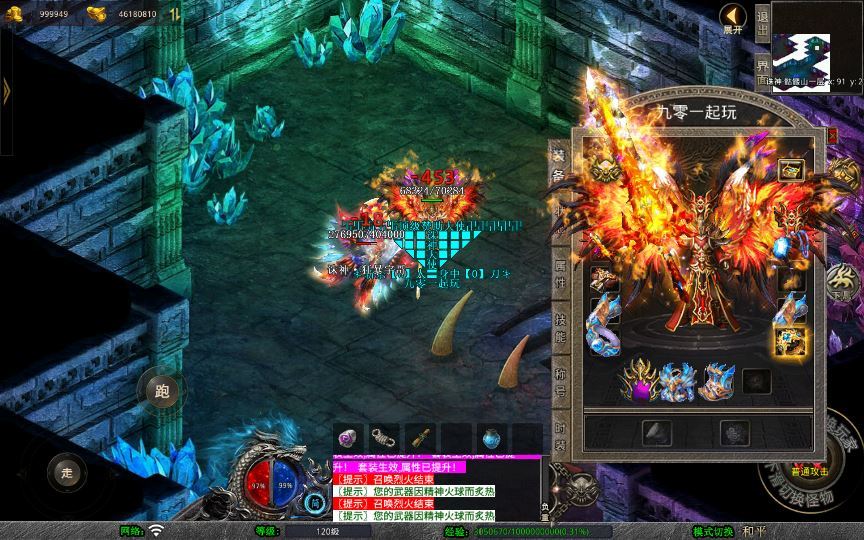Tap the 走 walk button
The height and width of the screenshot is (540, 864).
[x=67, y=472]
